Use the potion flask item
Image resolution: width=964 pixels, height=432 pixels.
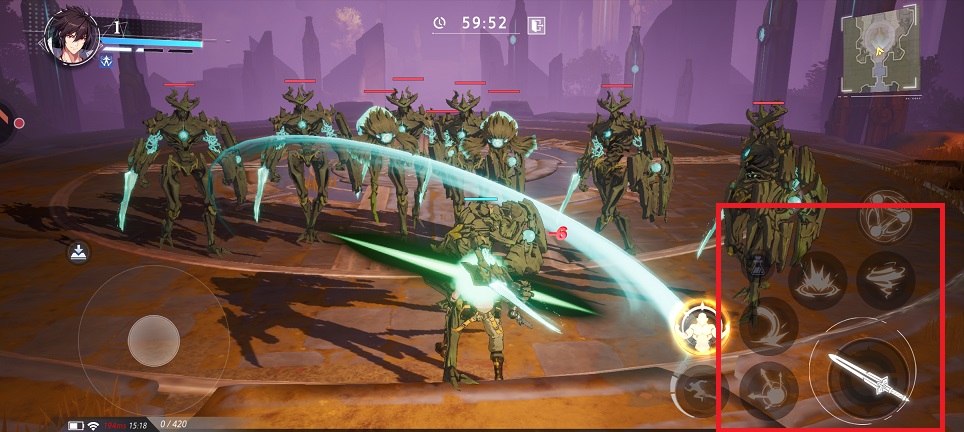point(757,265)
